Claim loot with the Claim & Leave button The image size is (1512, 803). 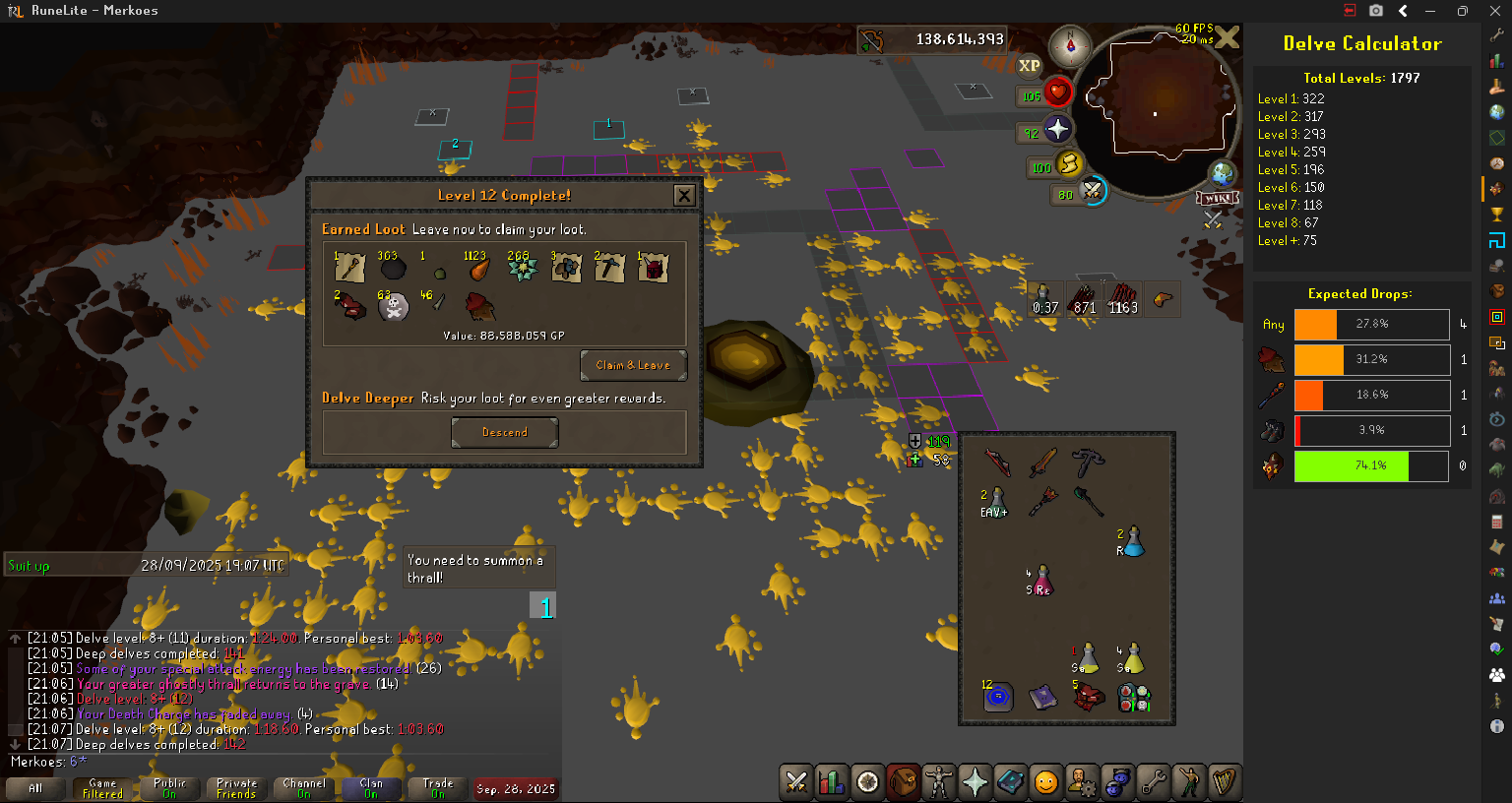click(x=633, y=365)
